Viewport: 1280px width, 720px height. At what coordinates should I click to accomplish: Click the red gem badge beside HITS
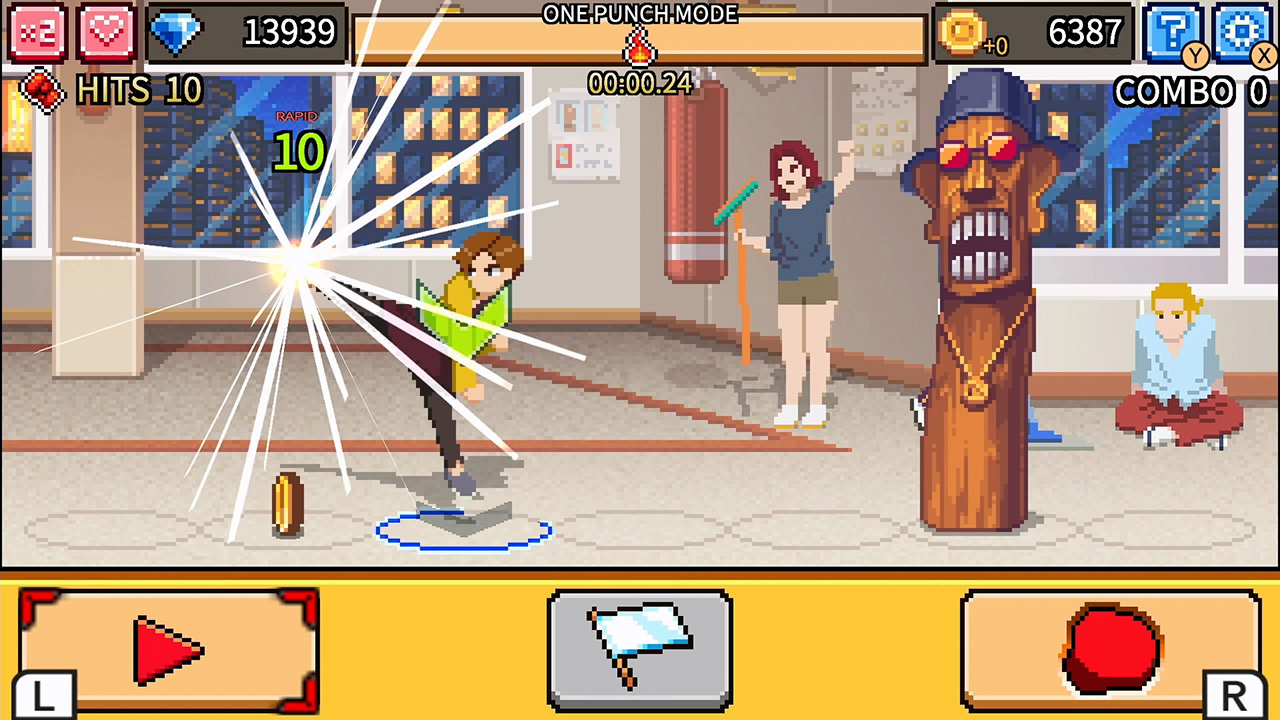[x=40, y=92]
